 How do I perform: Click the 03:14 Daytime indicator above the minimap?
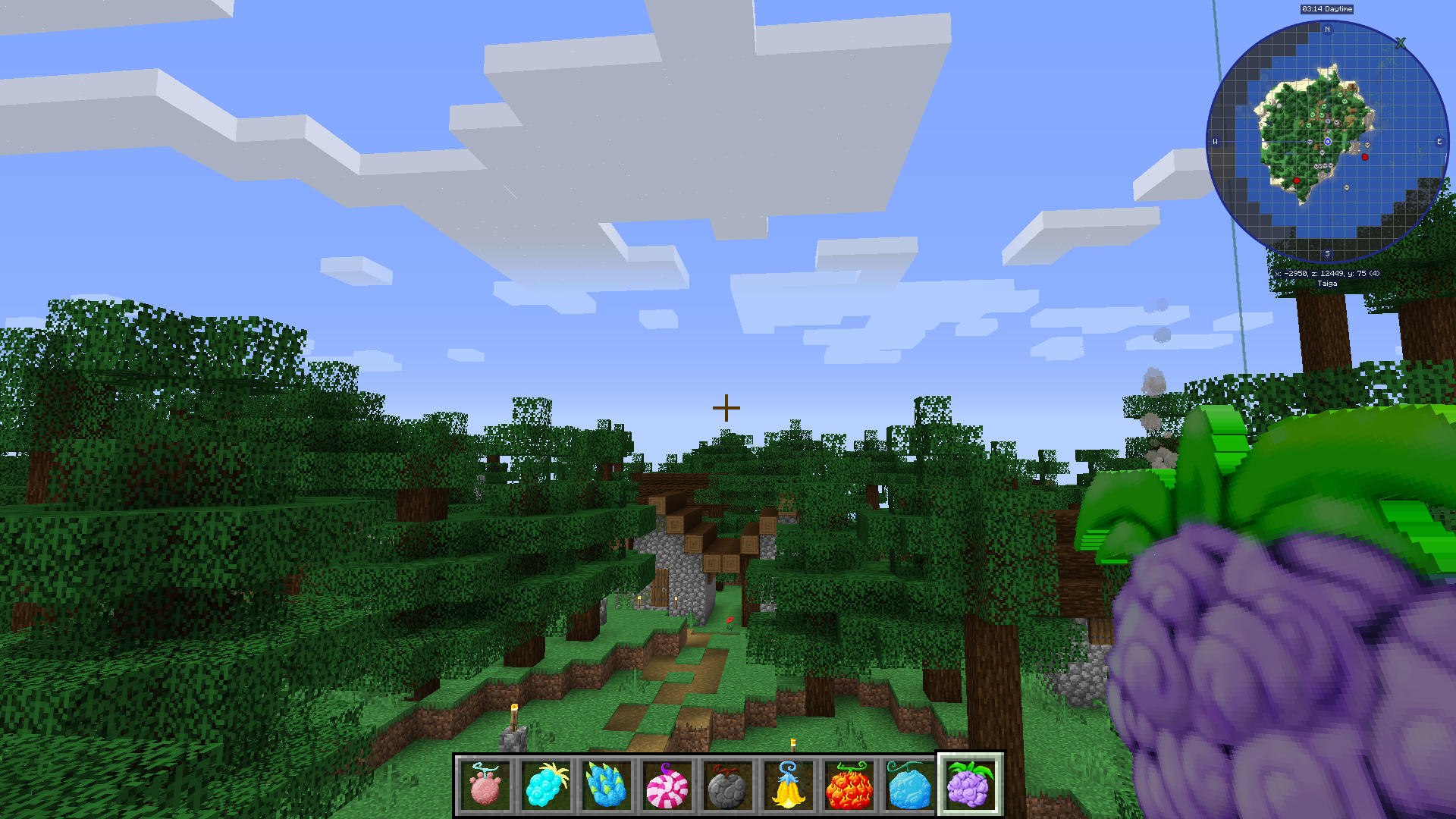pos(1327,9)
